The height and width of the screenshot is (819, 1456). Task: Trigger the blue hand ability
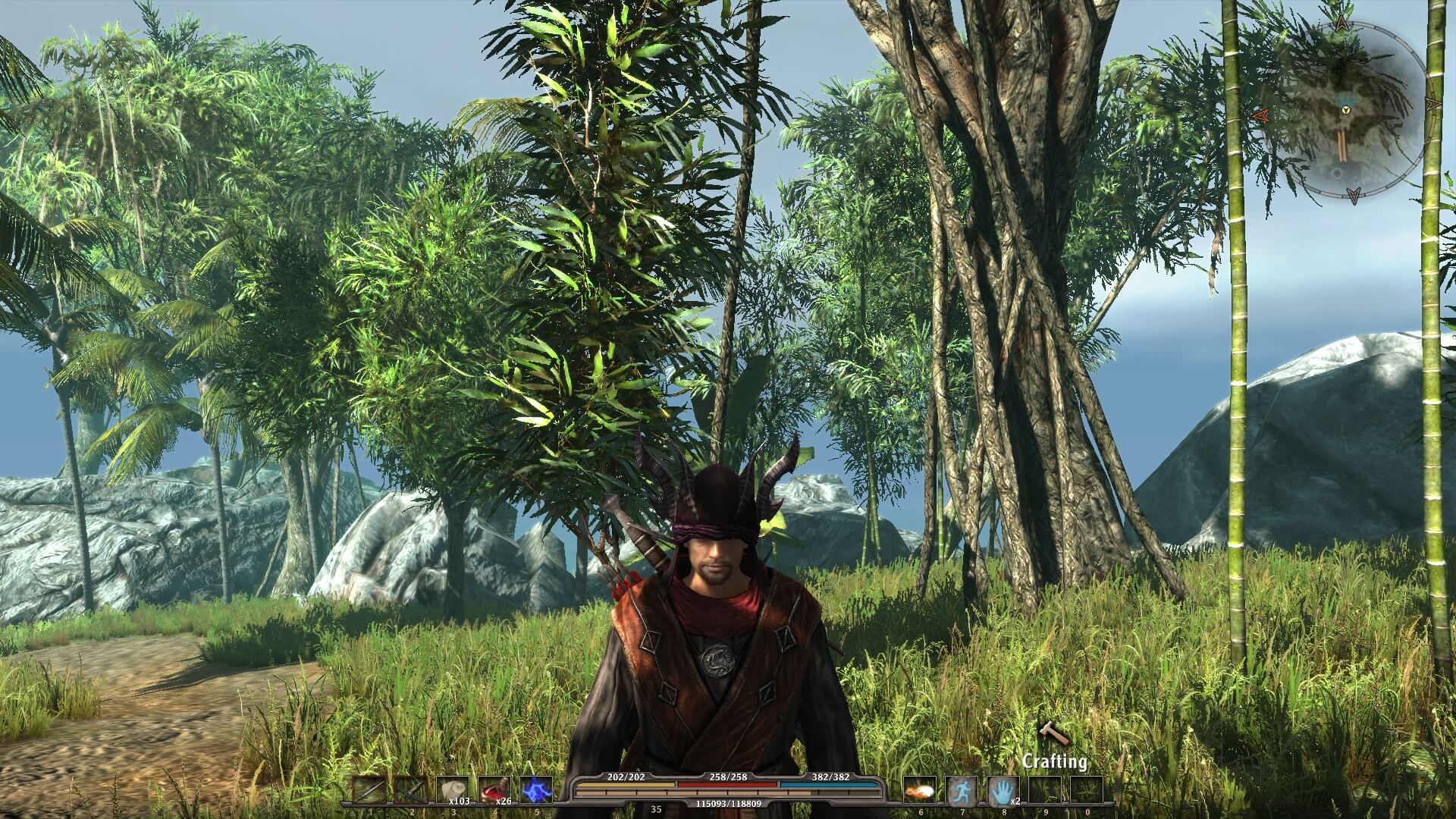[1003, 792]
